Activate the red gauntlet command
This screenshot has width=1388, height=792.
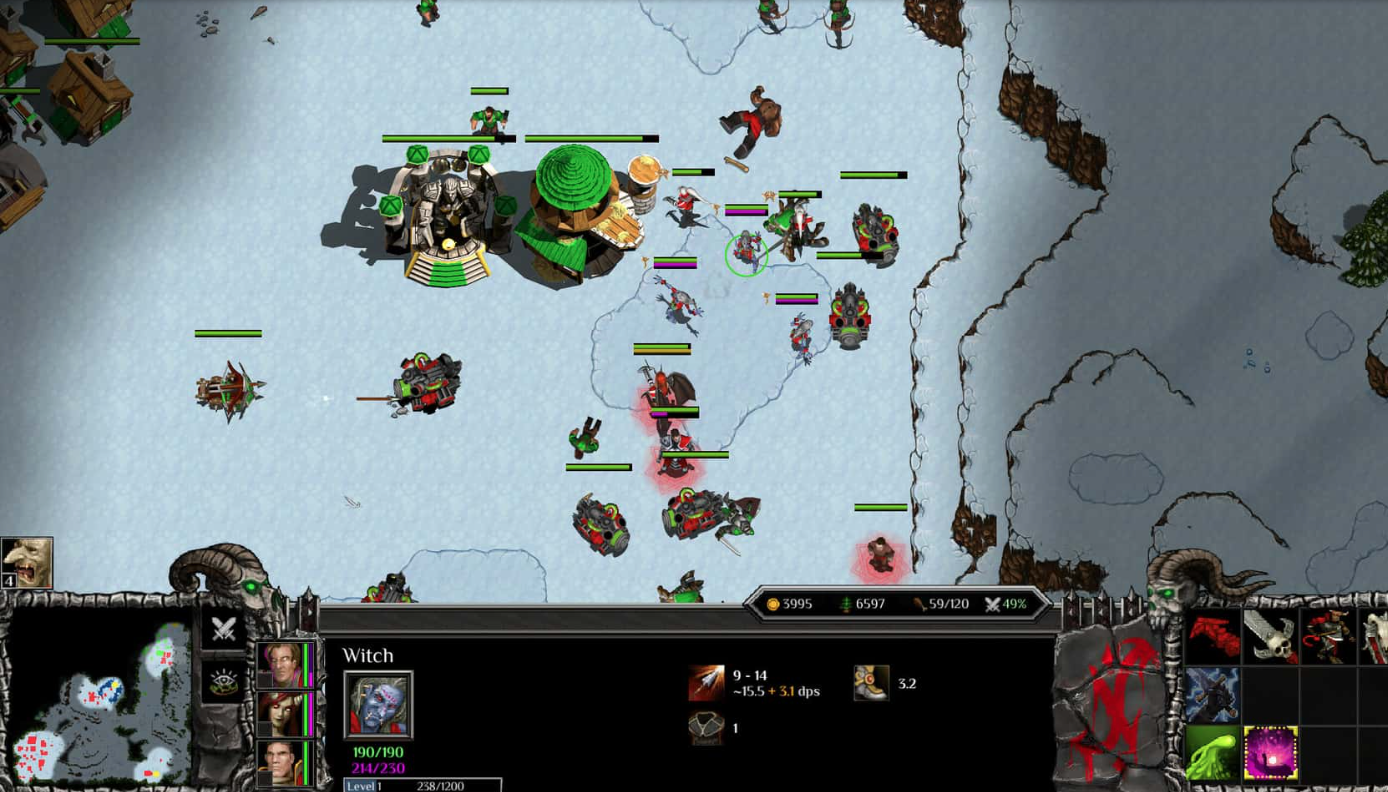[x=1213, y=635]
